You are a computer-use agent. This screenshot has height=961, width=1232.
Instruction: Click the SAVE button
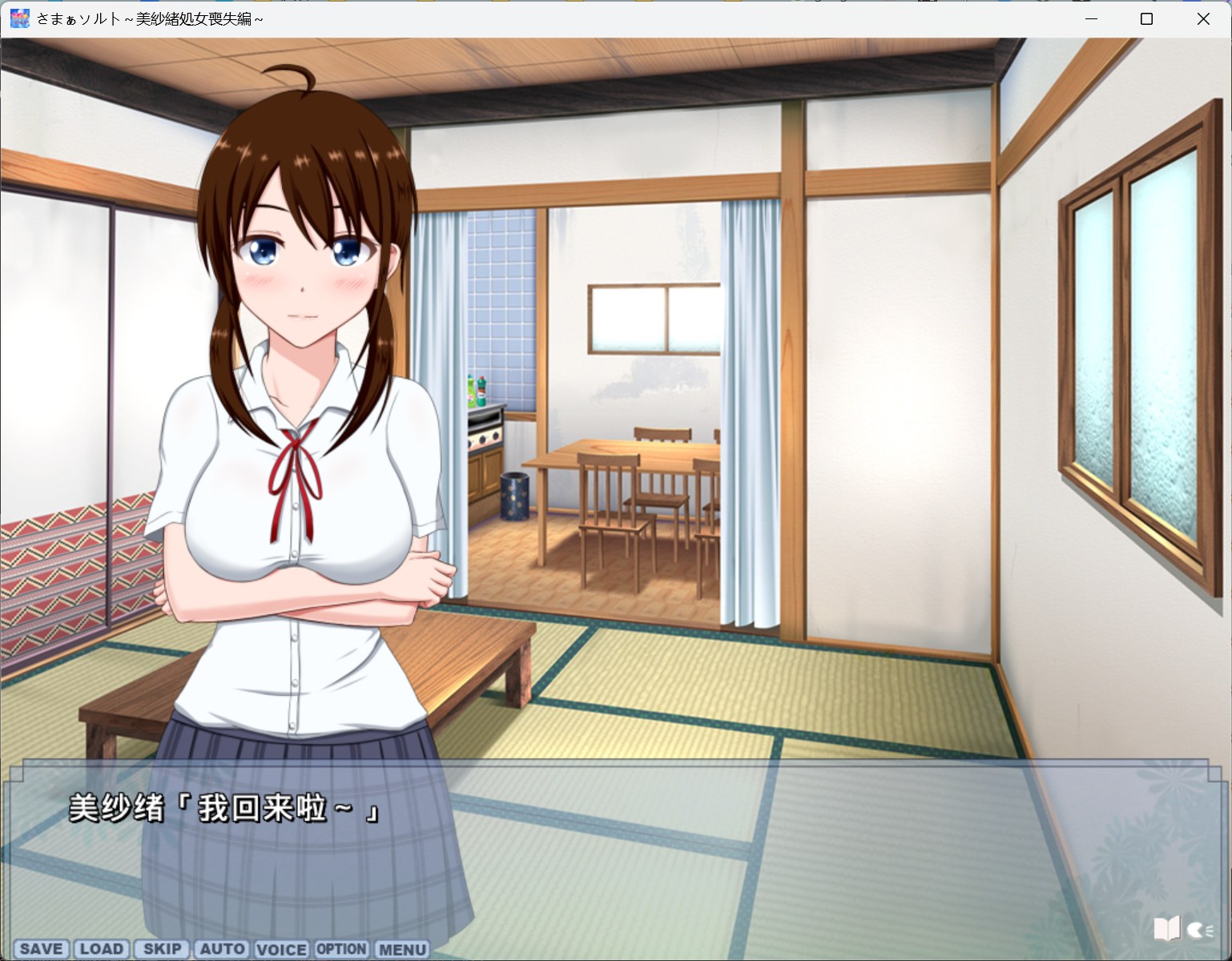42,949
